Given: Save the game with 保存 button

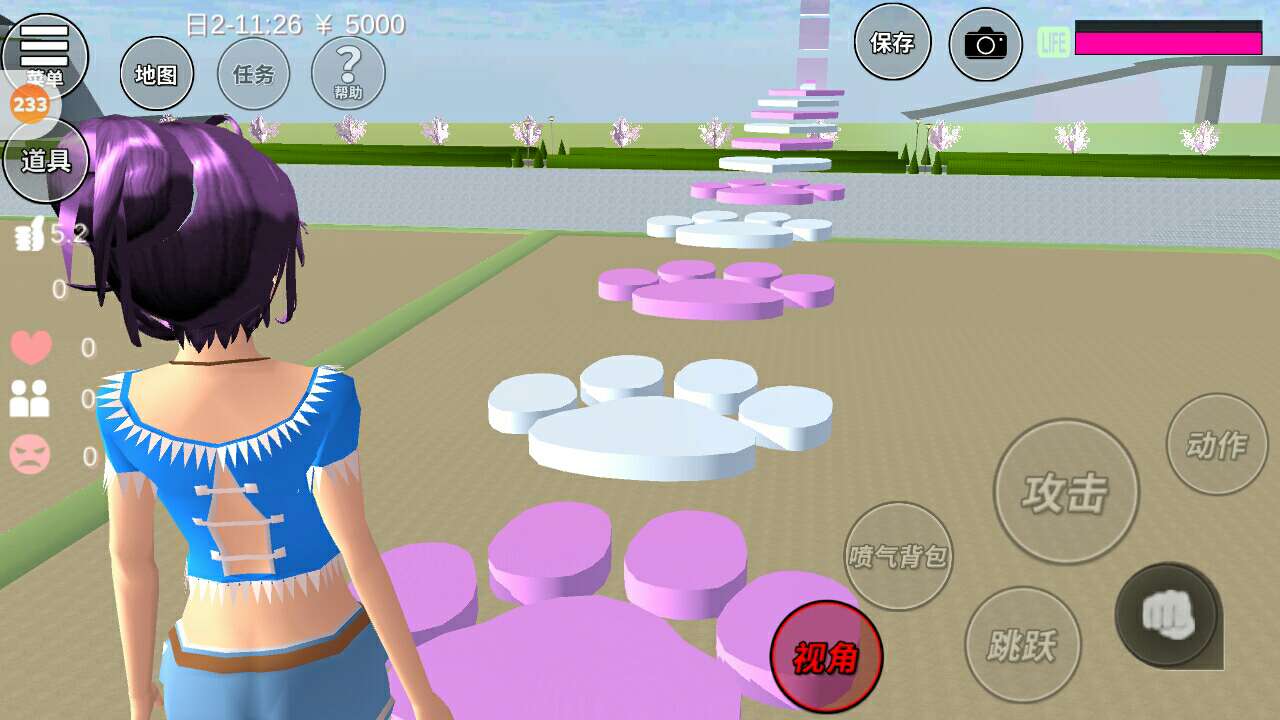Looking at the screenshot, I should pyautogui.click(x=892, y=42).
